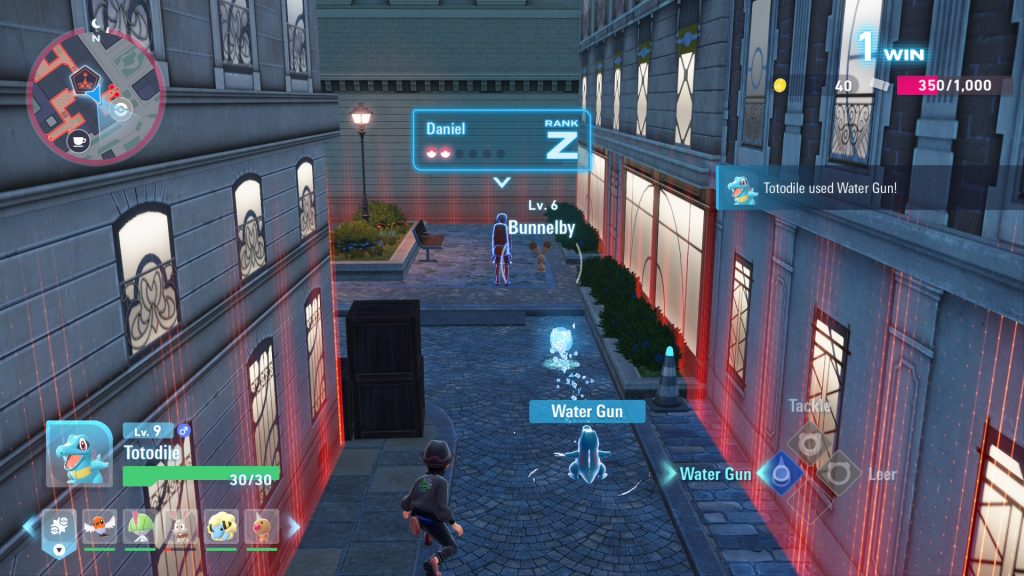
Task: Select the Water Gun move icon
Action: point(781,473)
